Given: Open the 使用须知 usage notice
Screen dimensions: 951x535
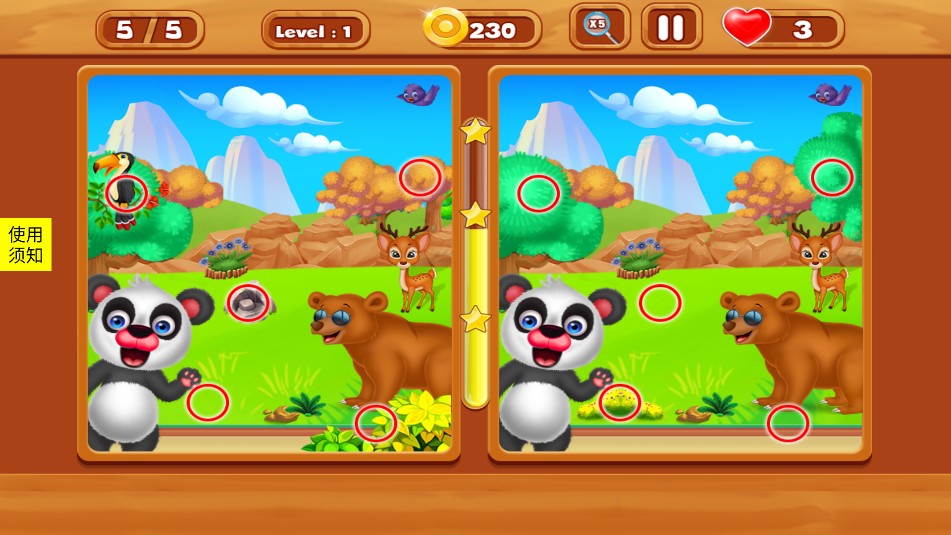Looking at the screenshot, I should click(x=26, y=245).
